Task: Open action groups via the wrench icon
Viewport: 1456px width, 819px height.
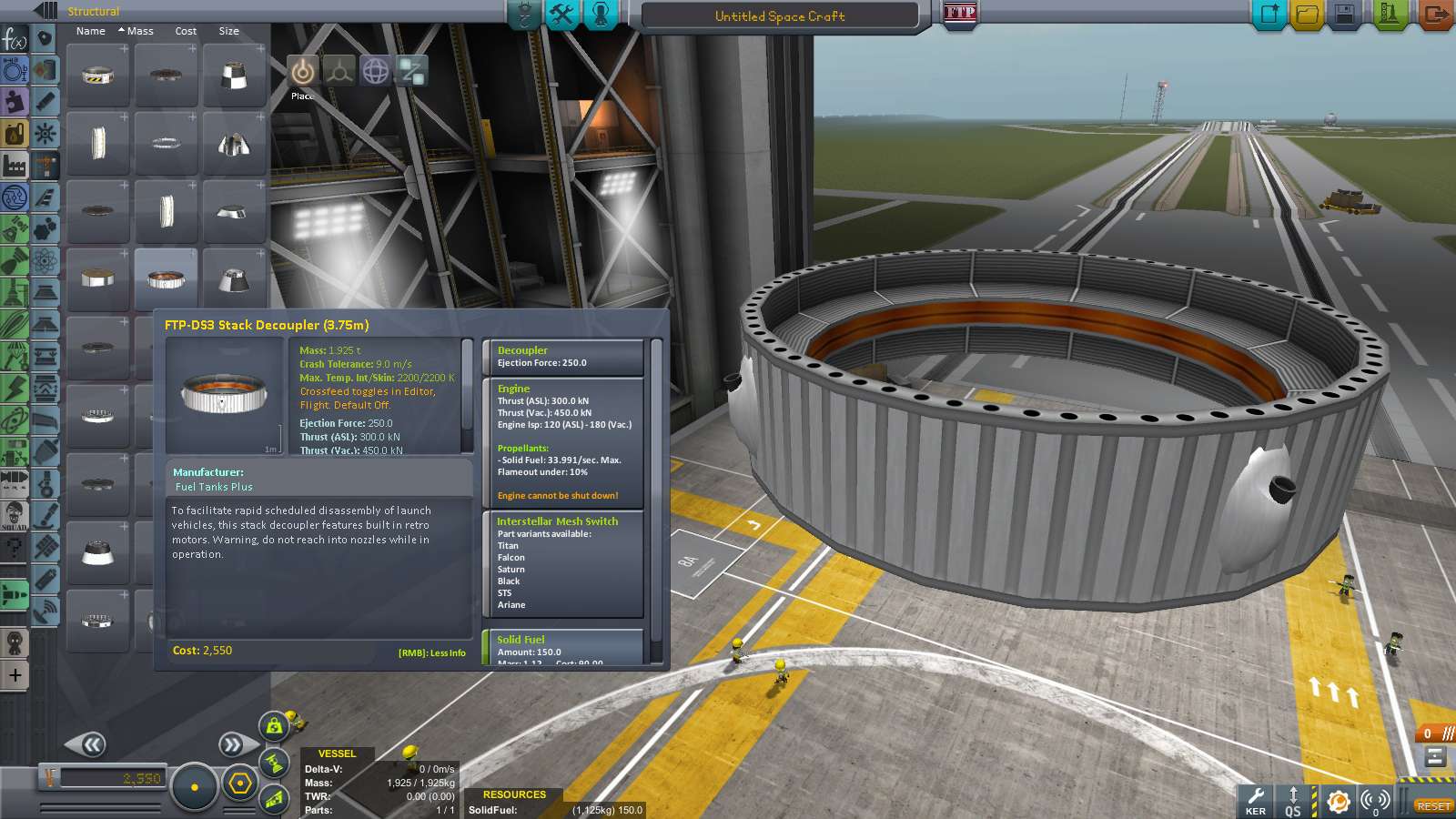Action: click(562, 15)
